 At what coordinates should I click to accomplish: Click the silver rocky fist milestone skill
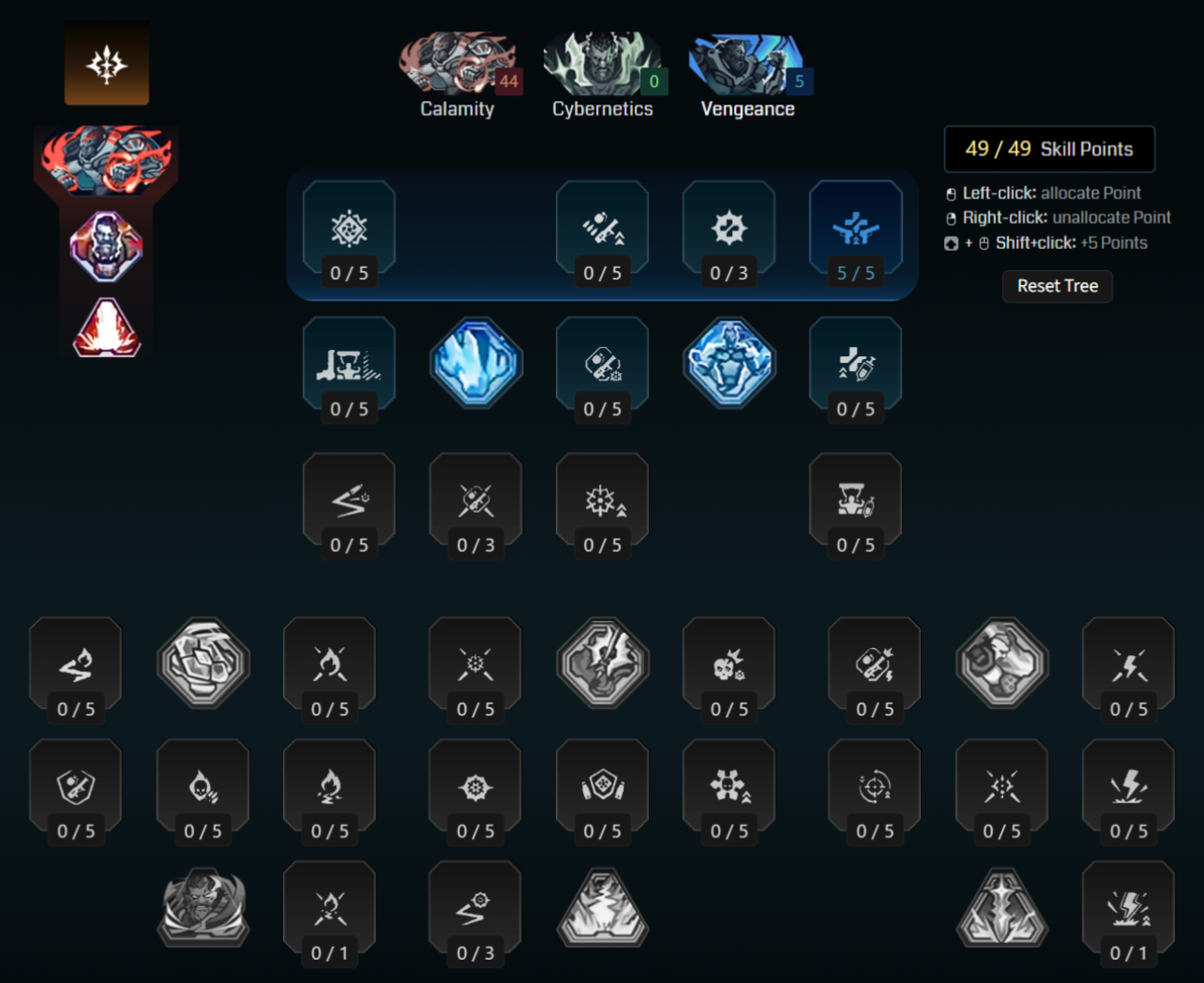[x=1000, y=664]
